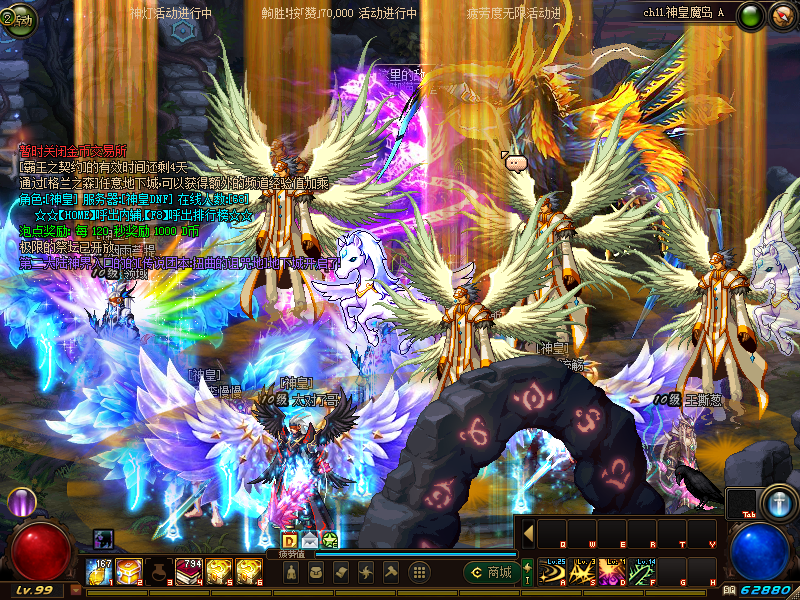Open the 商城 shop button
This screenshot has width=800, height=600.
(491, 573)
